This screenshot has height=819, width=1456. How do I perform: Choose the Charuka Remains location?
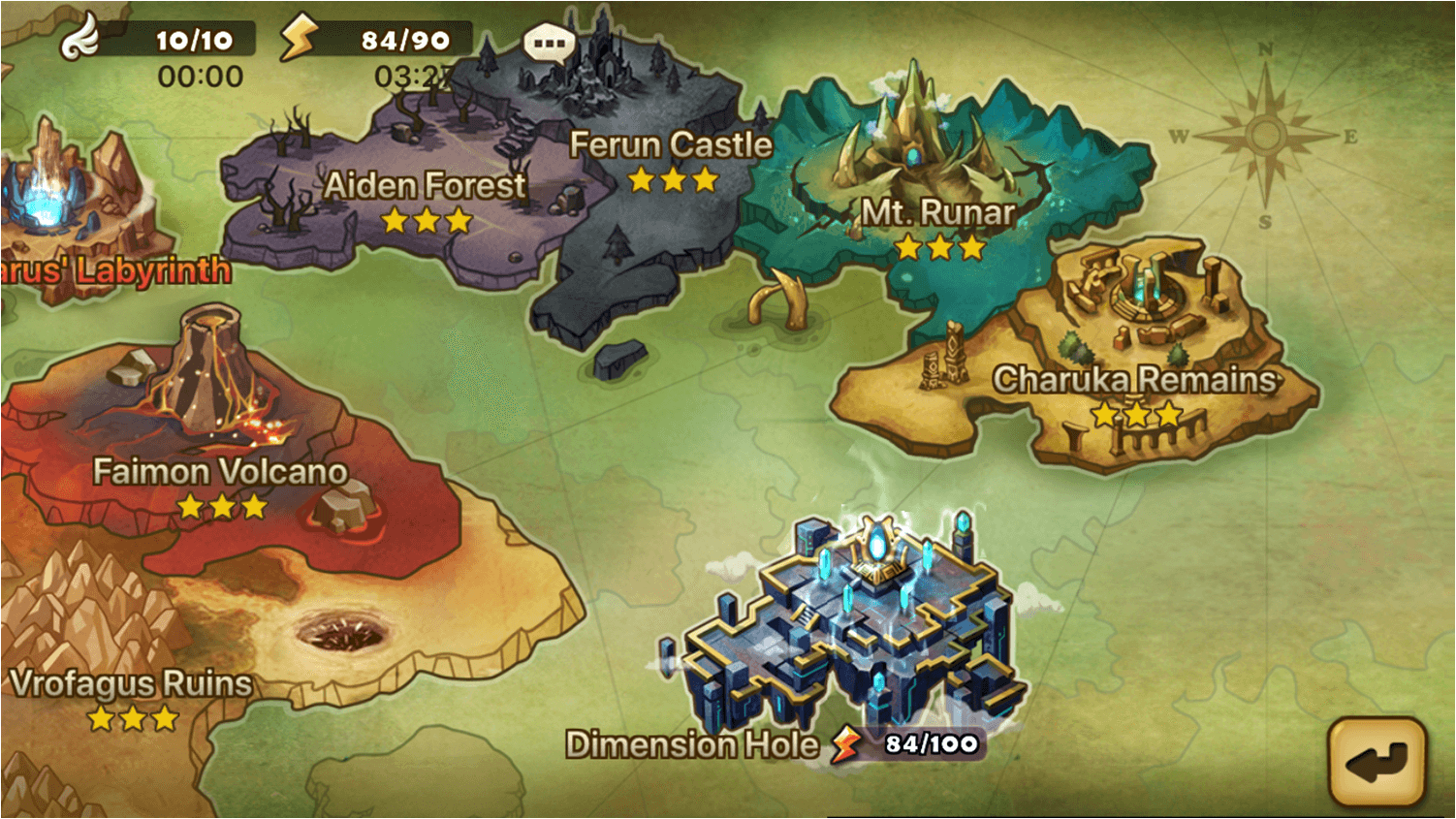tap(1134, 380)
